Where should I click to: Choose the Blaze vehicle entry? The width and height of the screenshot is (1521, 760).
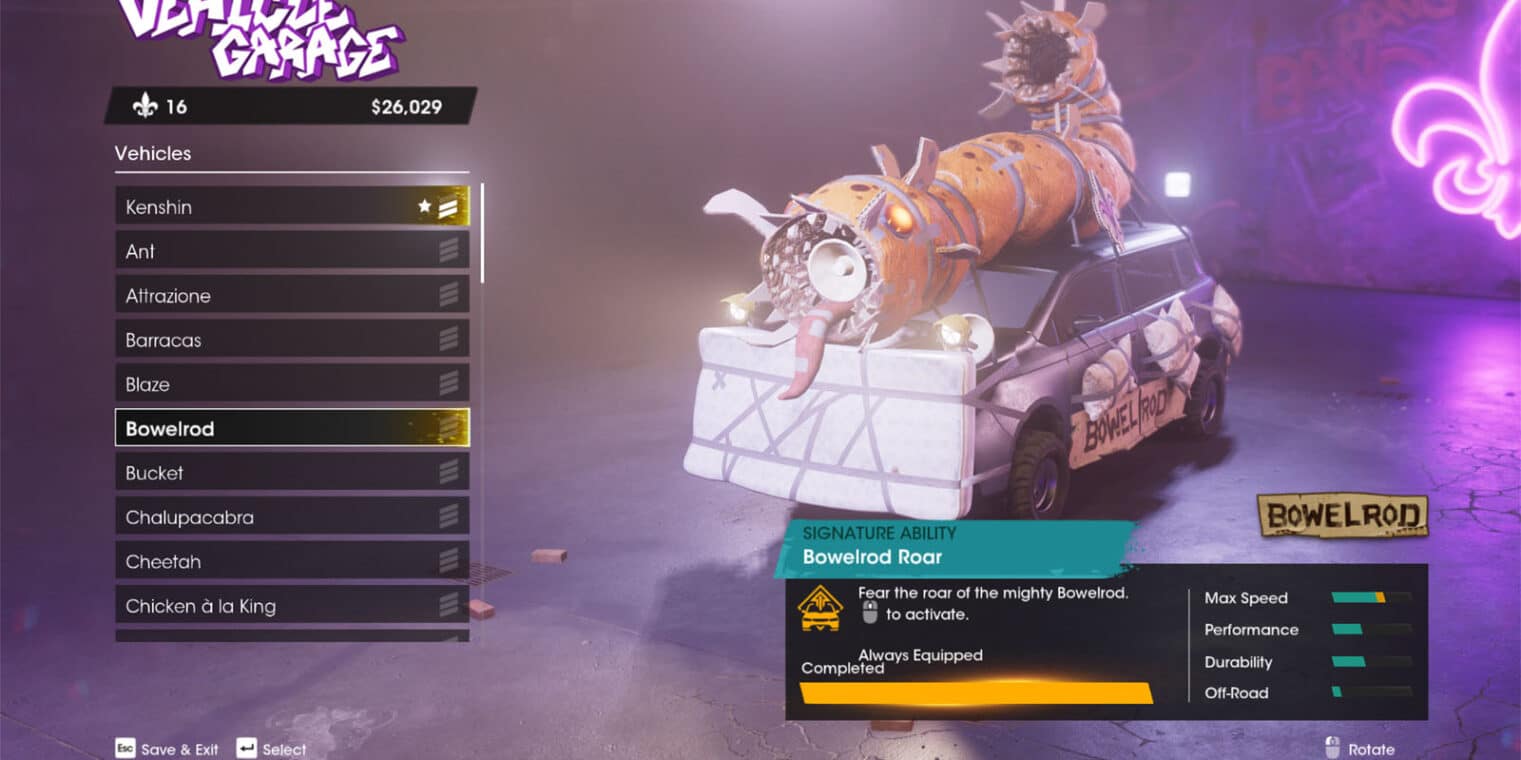(x=291, y=384)
